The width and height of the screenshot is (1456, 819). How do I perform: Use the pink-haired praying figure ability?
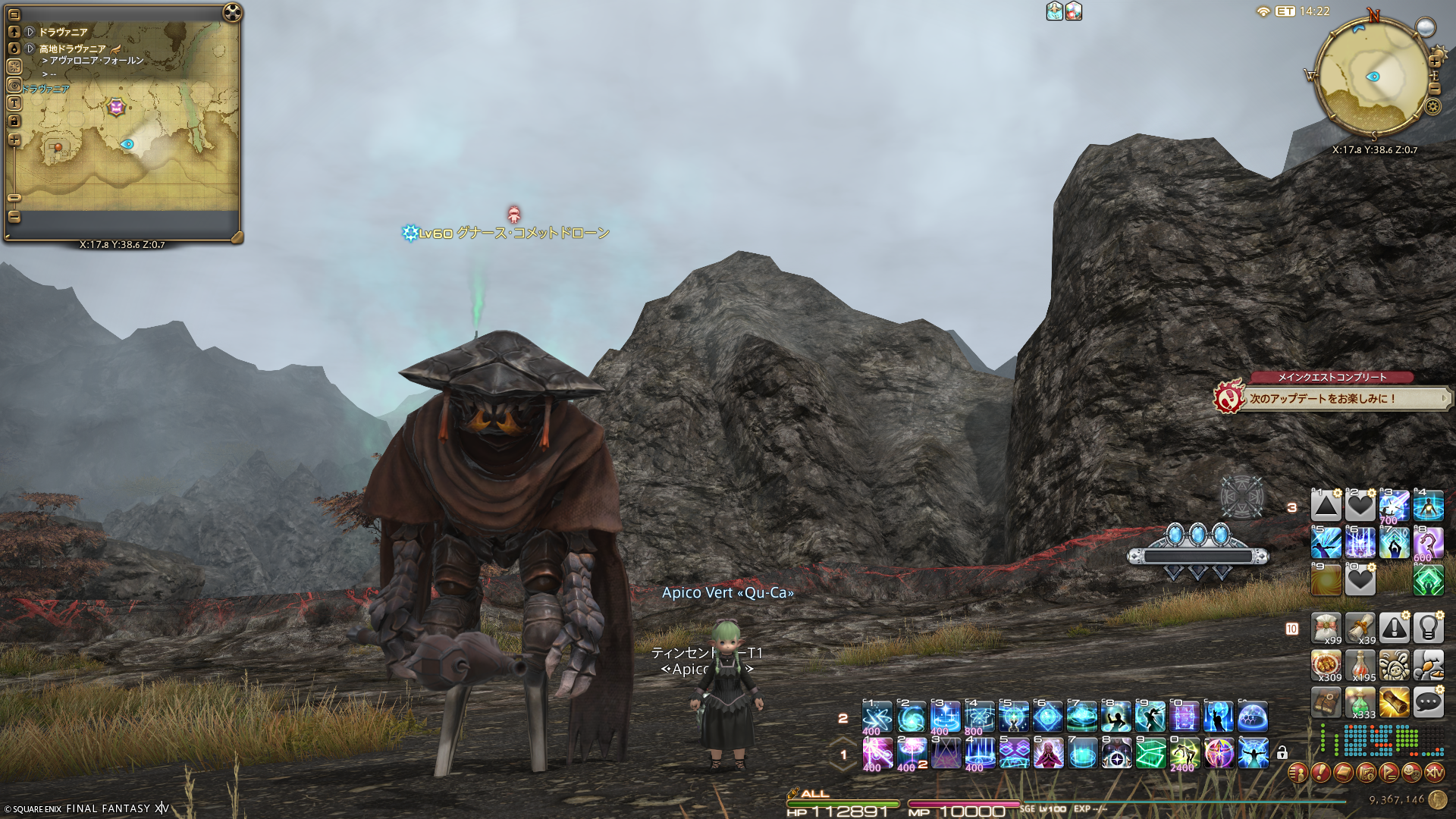point(1048,753)
